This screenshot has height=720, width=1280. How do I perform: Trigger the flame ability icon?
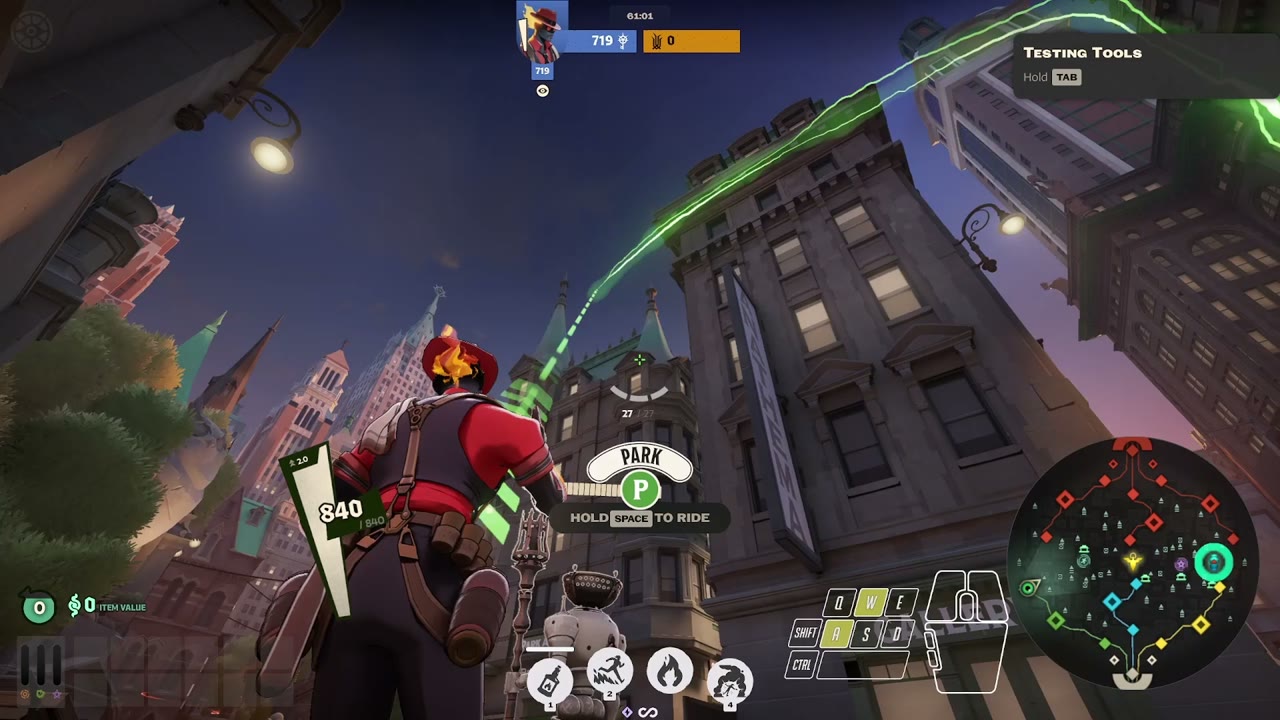669,670
